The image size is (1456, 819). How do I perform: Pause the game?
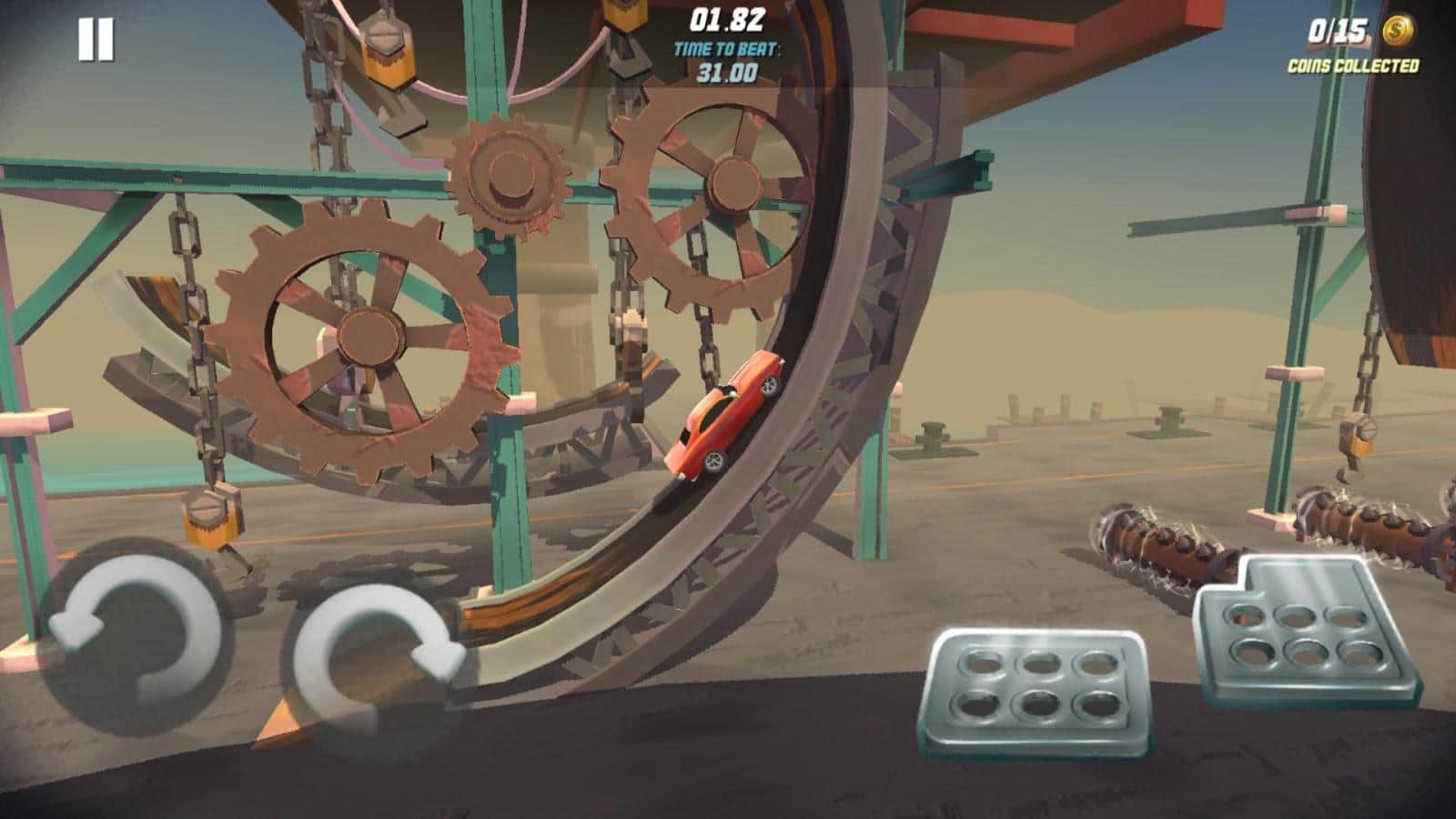pyautogui.click(x=96, y=41)
